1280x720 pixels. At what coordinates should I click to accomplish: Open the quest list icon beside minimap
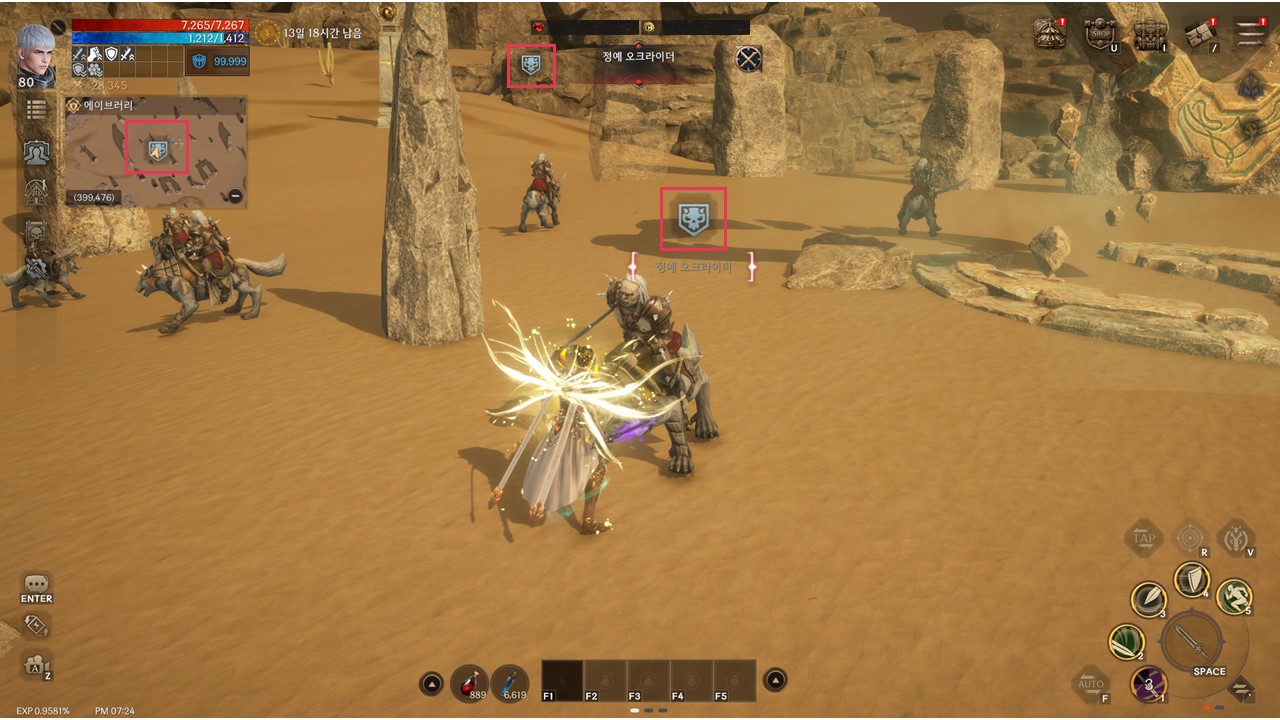37,109
